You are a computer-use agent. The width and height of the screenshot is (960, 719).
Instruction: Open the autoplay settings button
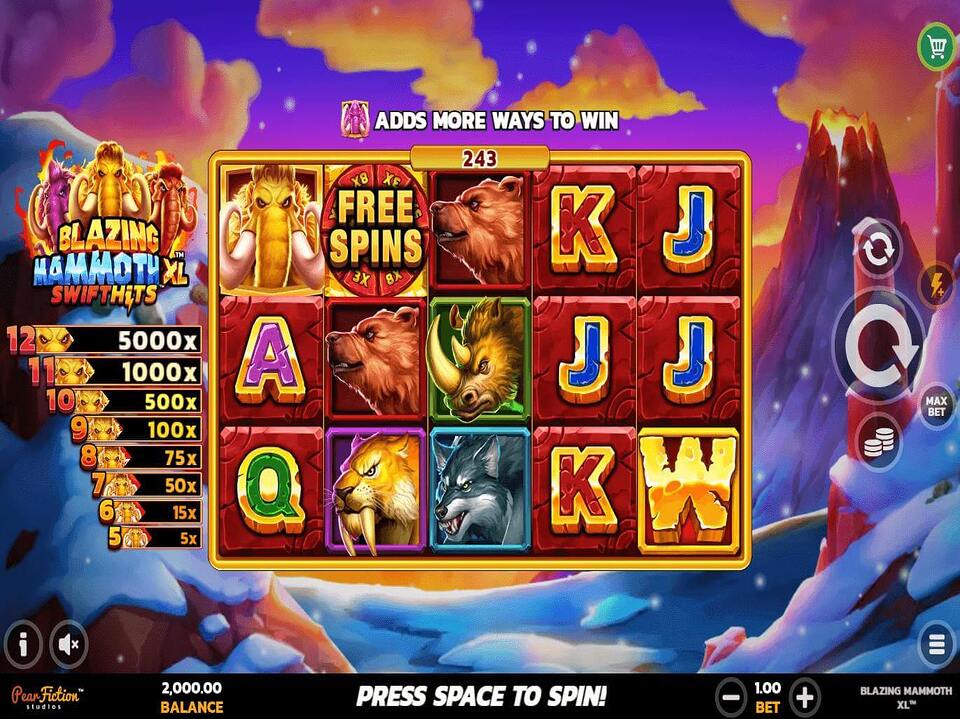tap(877, 250)
